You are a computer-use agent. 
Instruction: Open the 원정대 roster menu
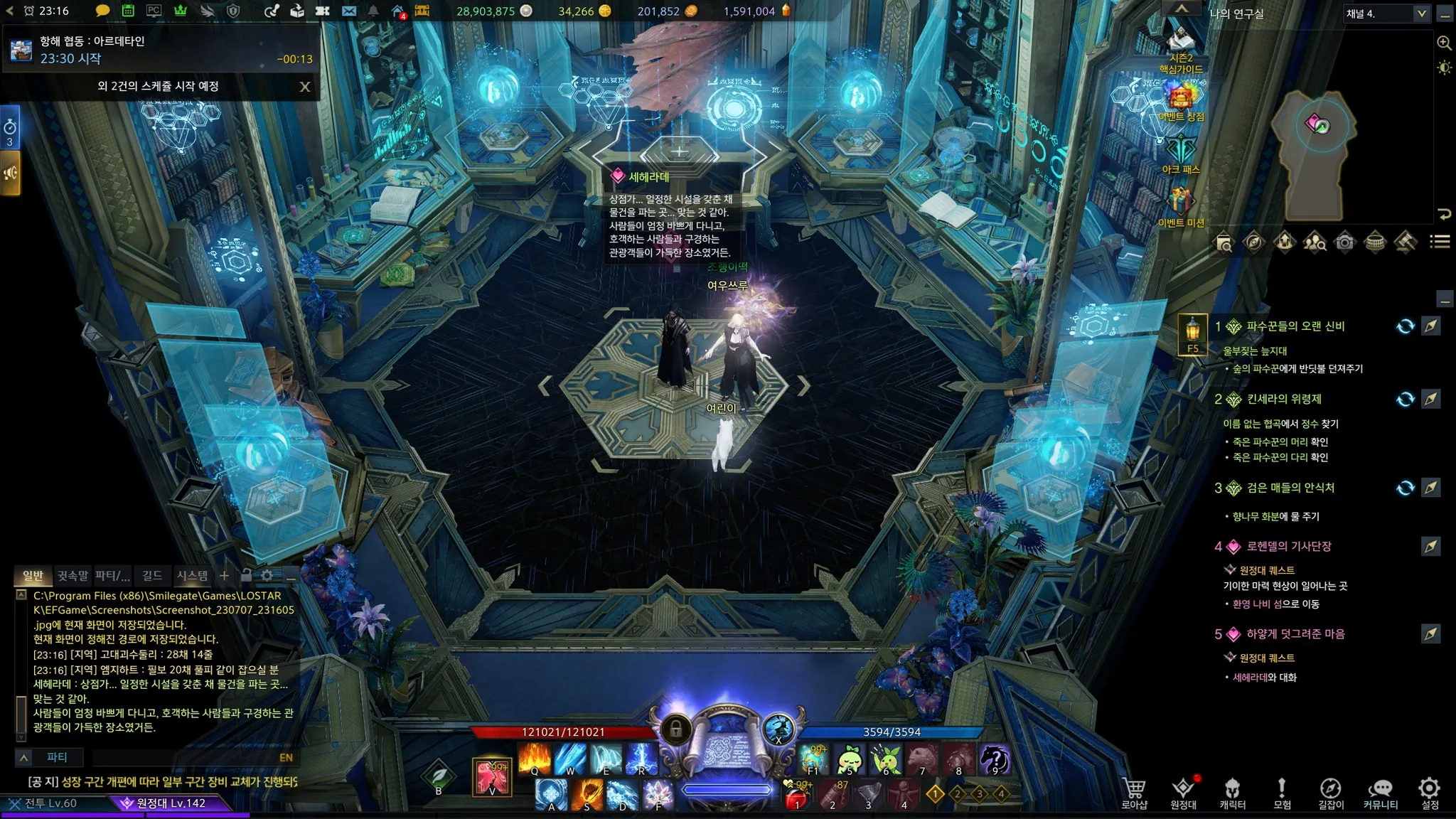click(1183, 793)
